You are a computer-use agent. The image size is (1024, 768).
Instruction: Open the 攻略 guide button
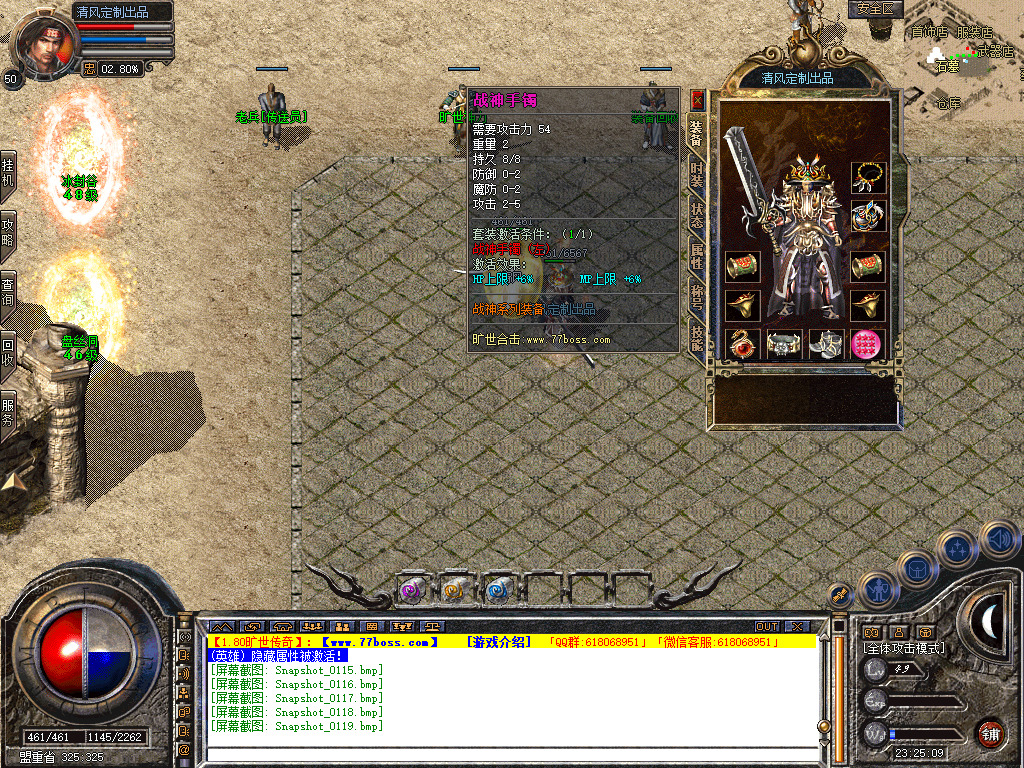(x=8, y=231)
